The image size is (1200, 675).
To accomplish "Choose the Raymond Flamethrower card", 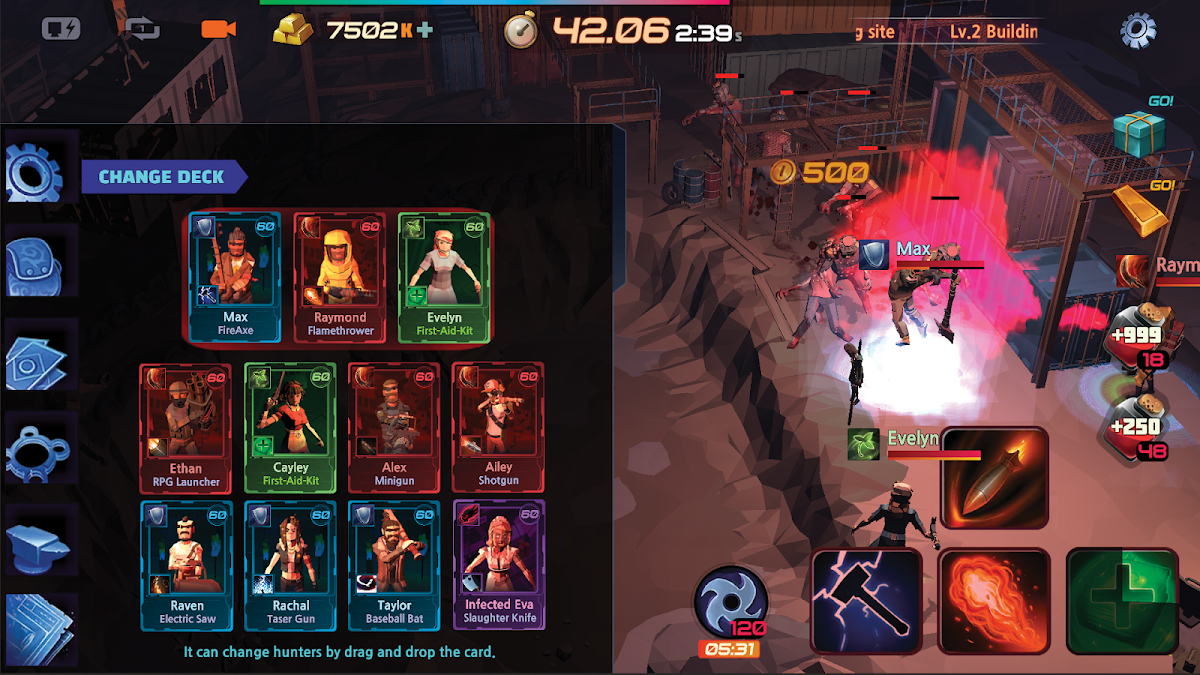I will point(340,276).
